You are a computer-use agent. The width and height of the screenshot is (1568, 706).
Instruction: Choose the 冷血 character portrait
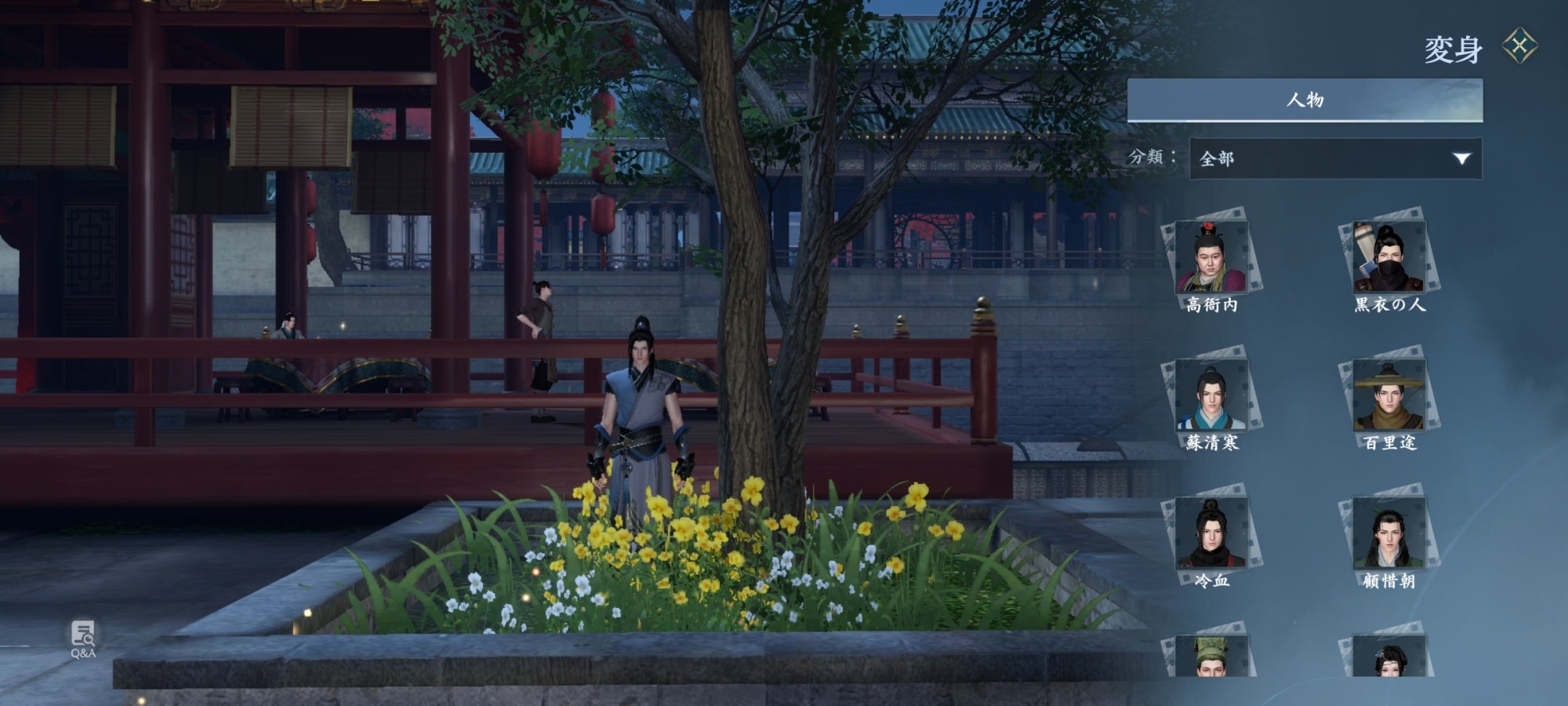coord(1211,534)
